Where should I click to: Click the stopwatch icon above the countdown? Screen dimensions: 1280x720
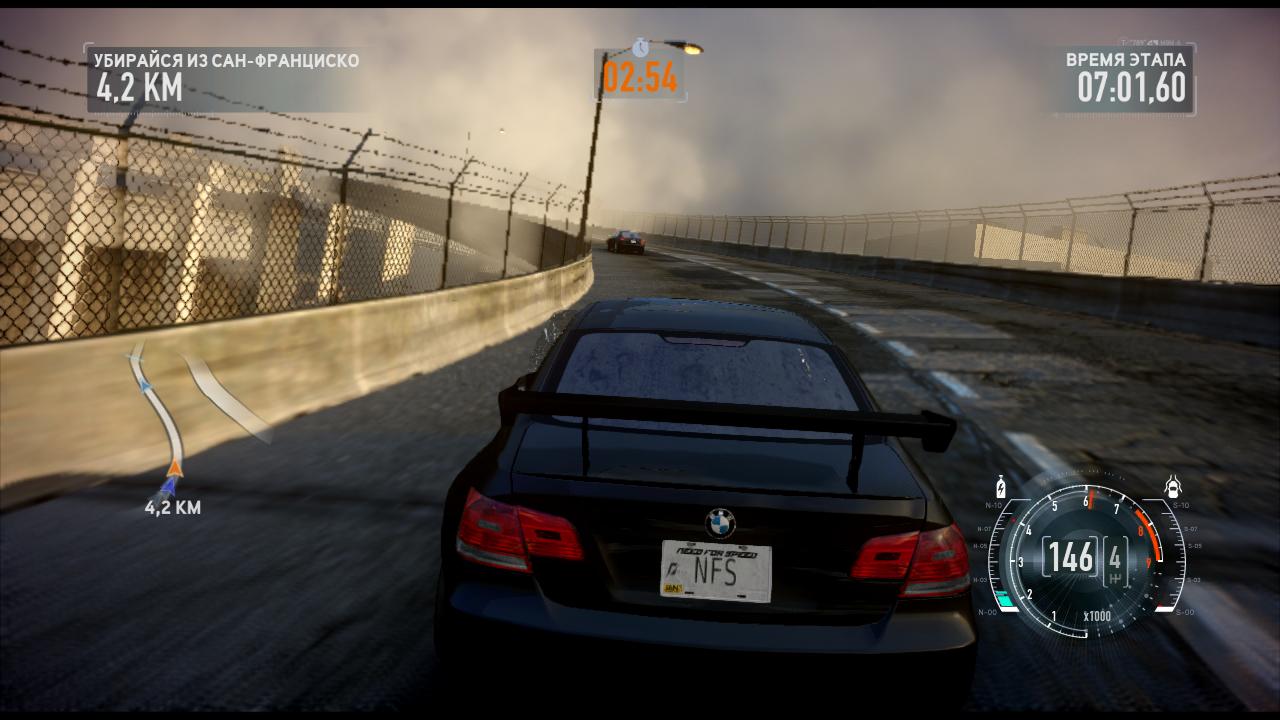pos(640,47)
